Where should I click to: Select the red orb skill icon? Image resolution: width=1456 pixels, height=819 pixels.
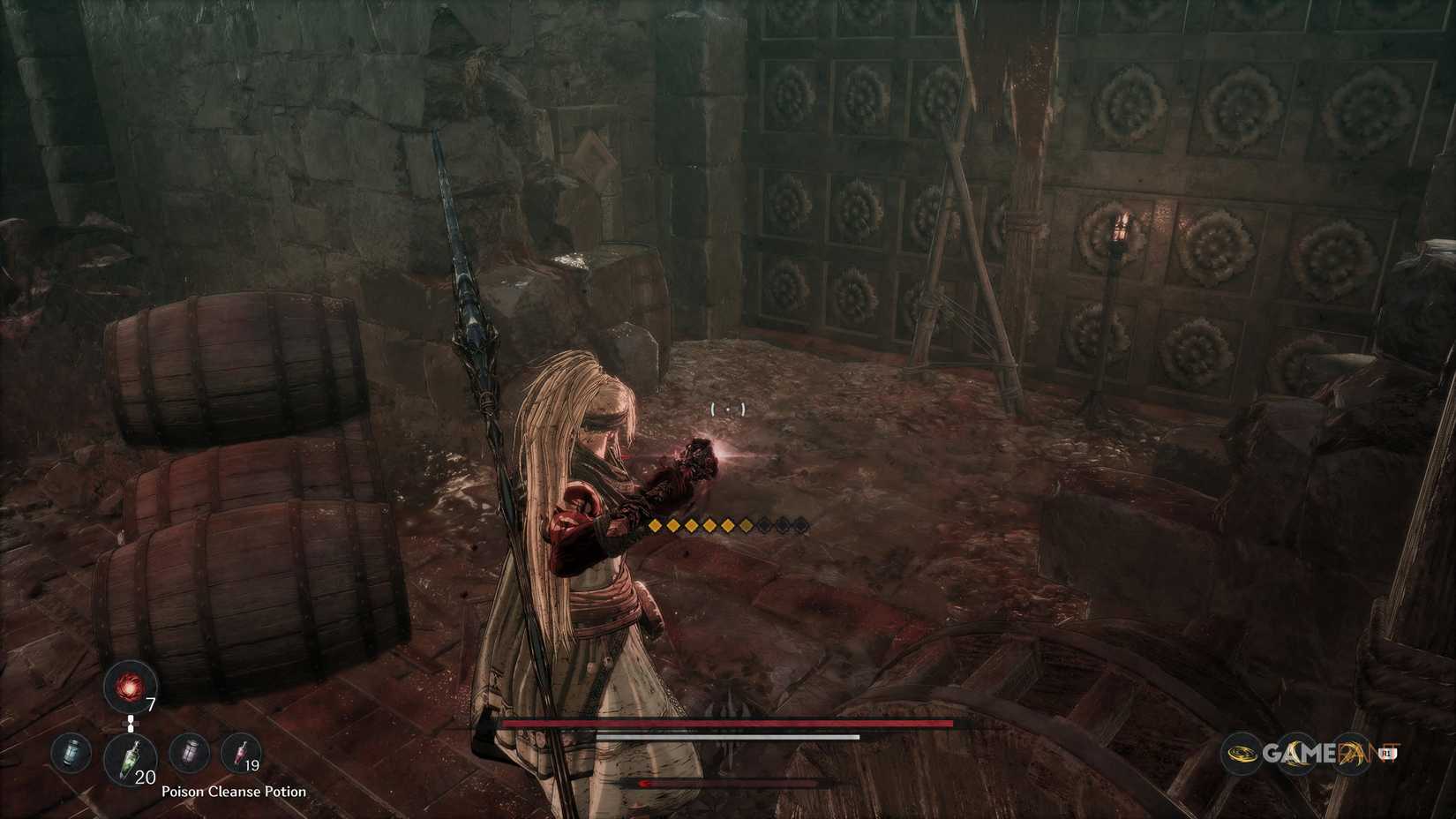tap(130, 688)
